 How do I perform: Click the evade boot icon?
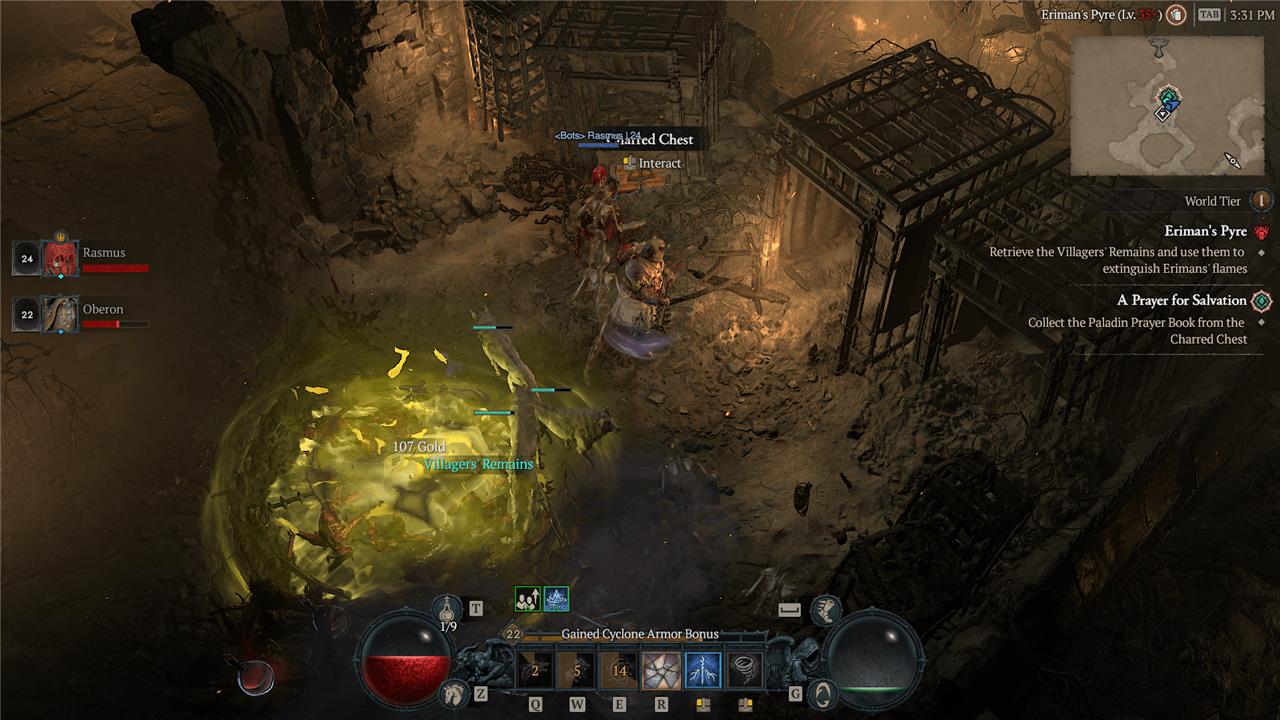coord(825,608)
